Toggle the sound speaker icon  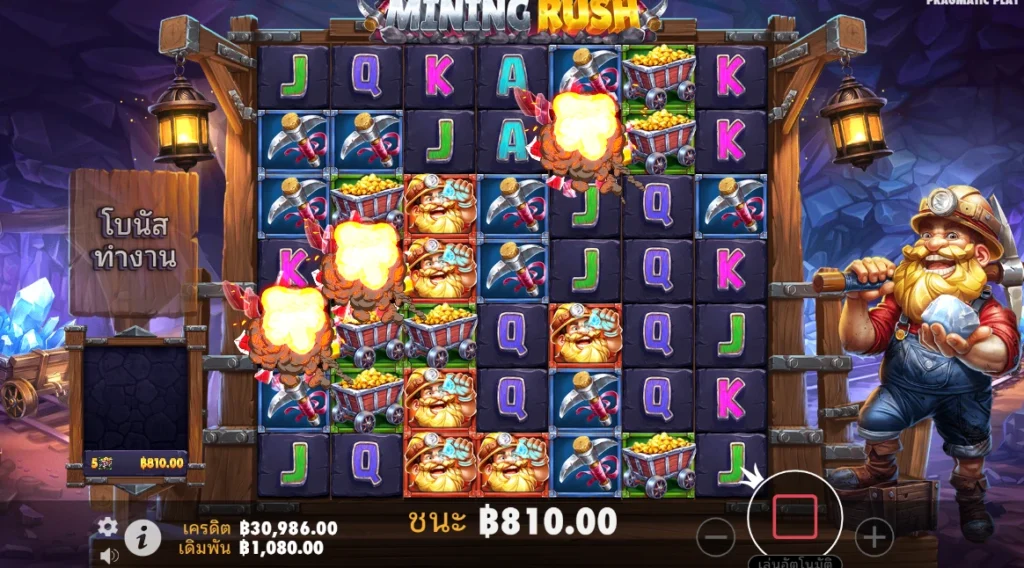(107, 554)
